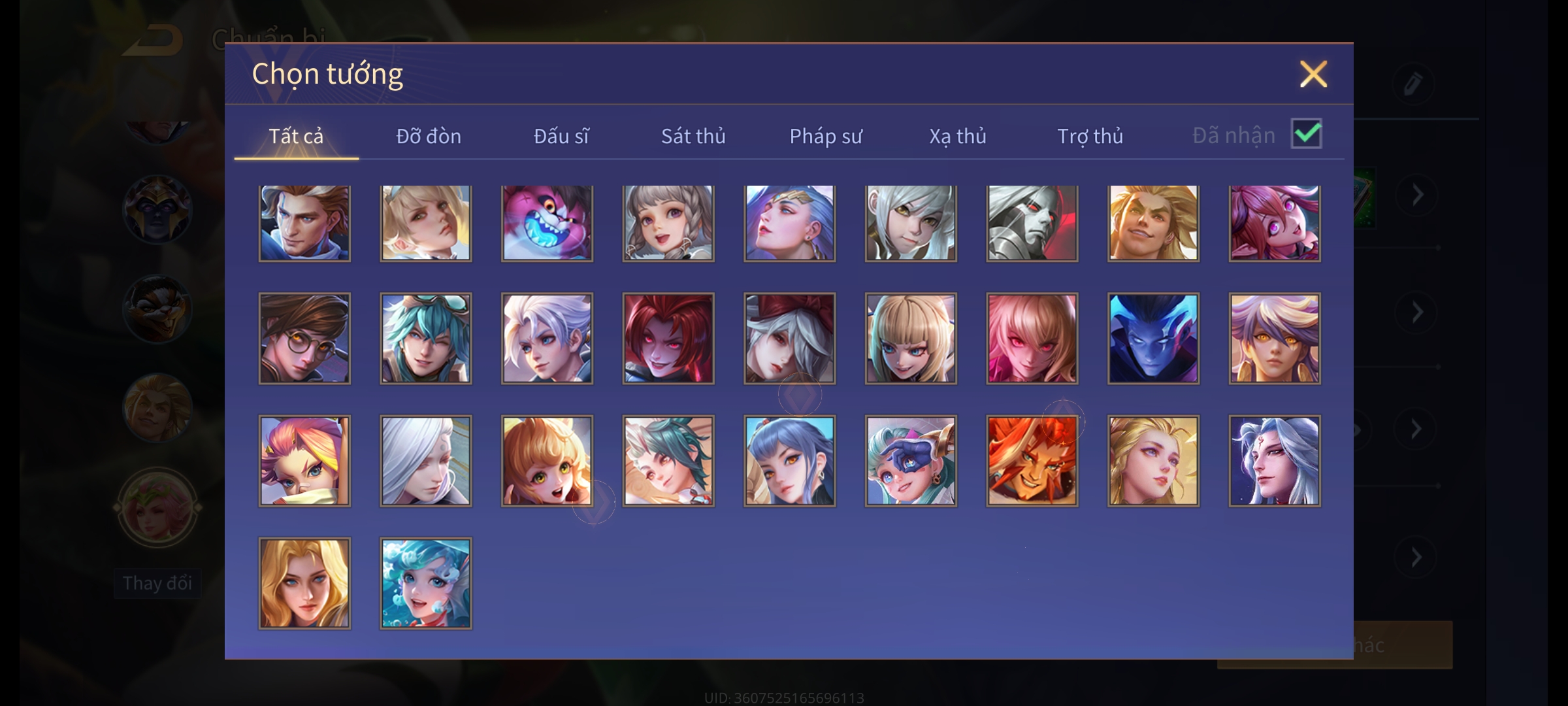Select the hero wearing round glasses
Screen dimensions: 1568x706
click(304, 338)
